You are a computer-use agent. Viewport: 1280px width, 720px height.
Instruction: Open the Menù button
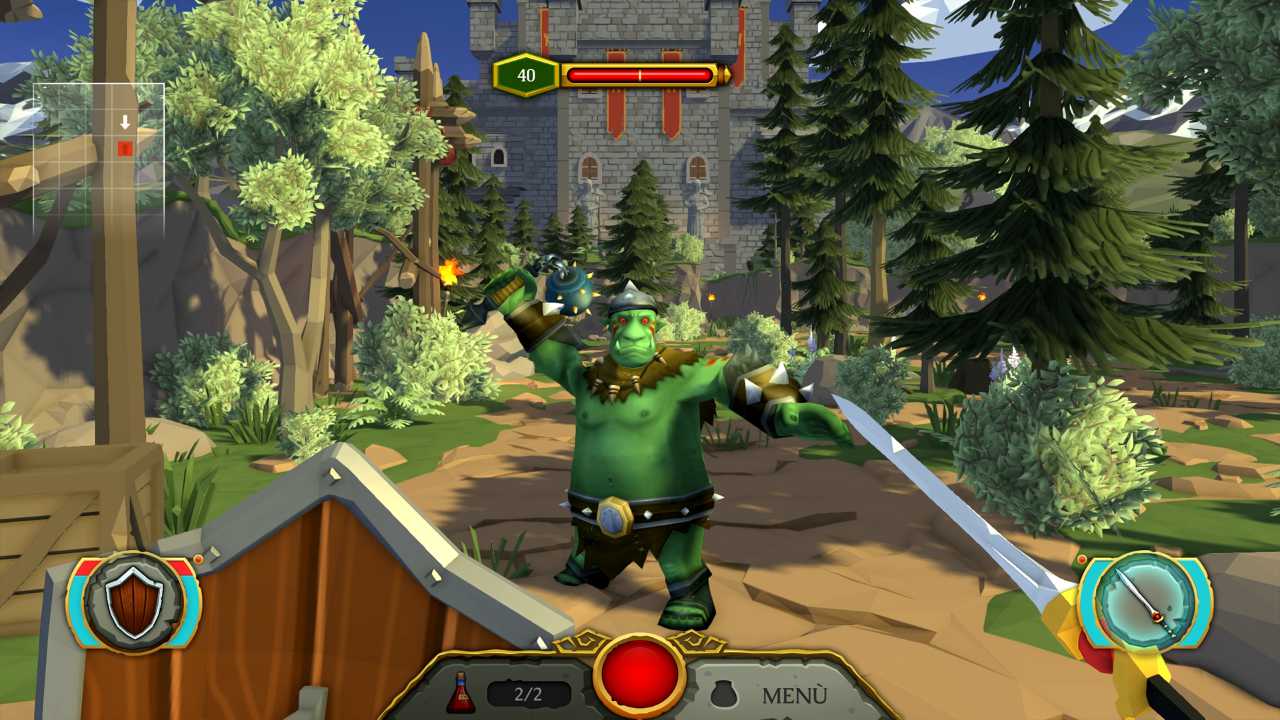click(x=794, y=695)
